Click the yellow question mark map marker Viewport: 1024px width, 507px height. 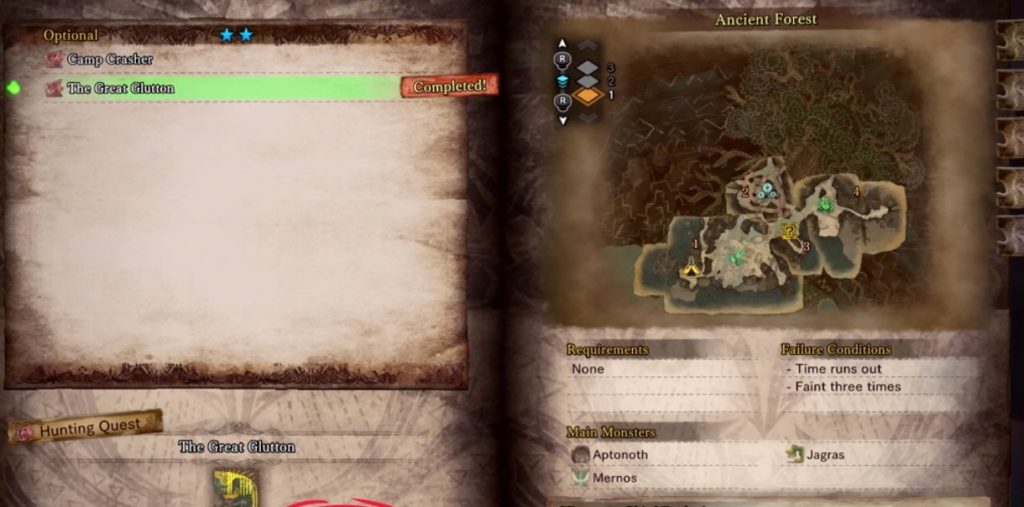click(x=790, y=230)
